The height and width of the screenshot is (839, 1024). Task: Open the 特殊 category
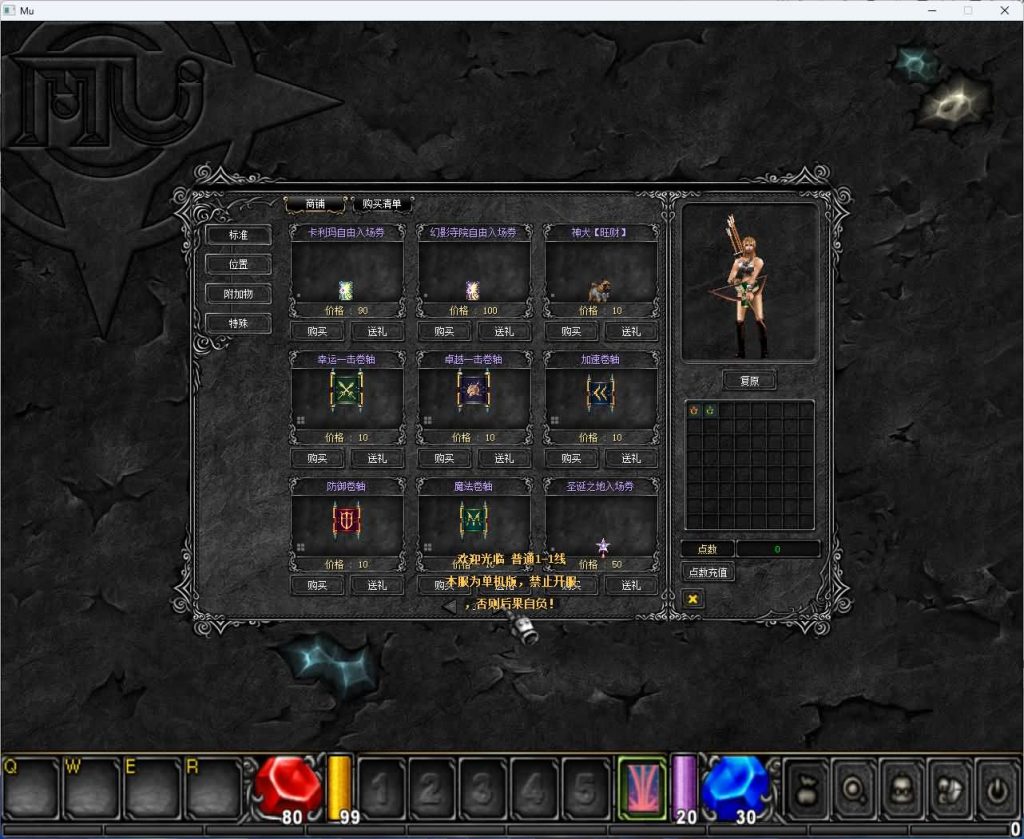coord(237,323)
